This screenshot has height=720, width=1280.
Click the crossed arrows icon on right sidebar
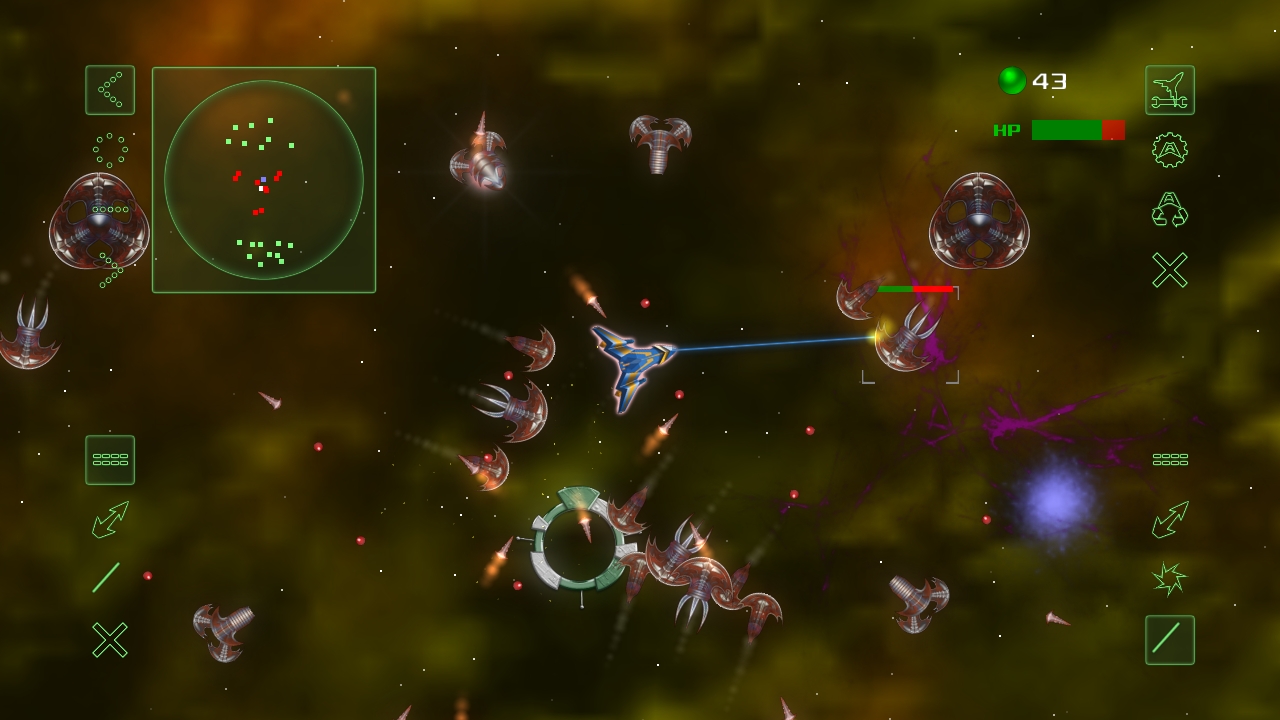click(x=1169, y=521)
